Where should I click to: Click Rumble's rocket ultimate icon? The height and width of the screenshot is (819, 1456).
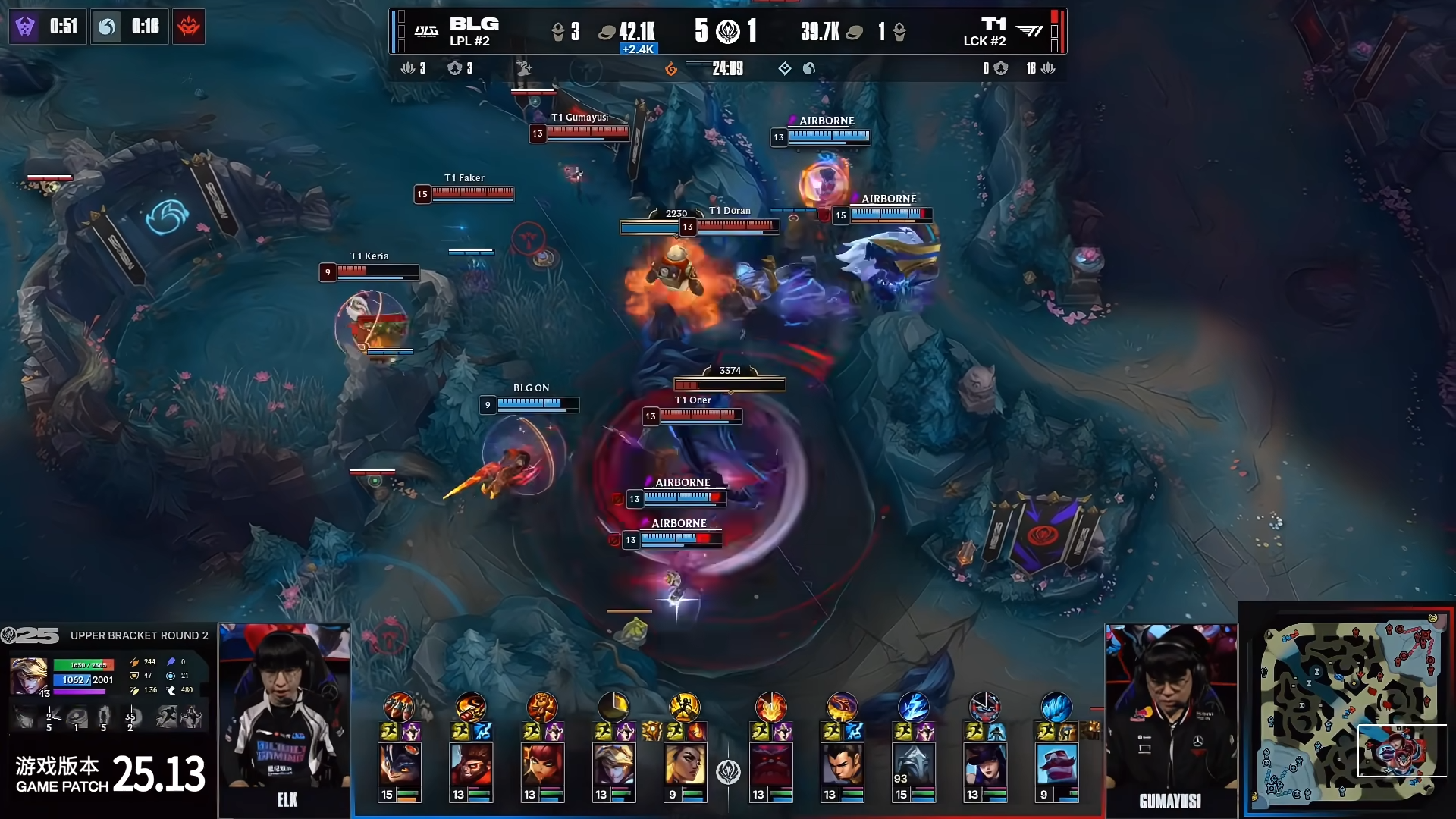coord(399,707)
